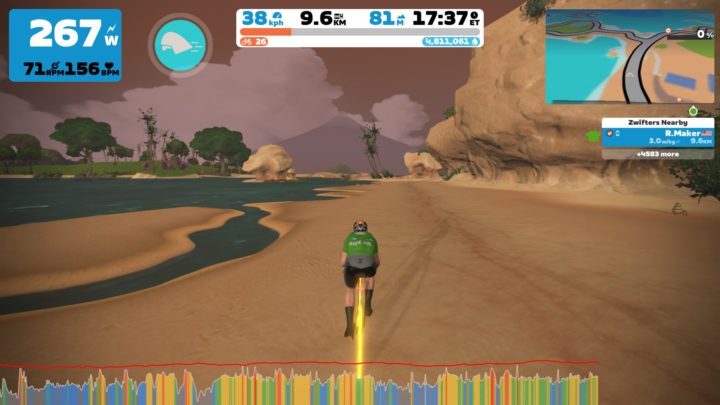The width and height of the screenshot is (720, 405).
Task: Open the power and heart rate panel
Action: [x=65, y=45]
